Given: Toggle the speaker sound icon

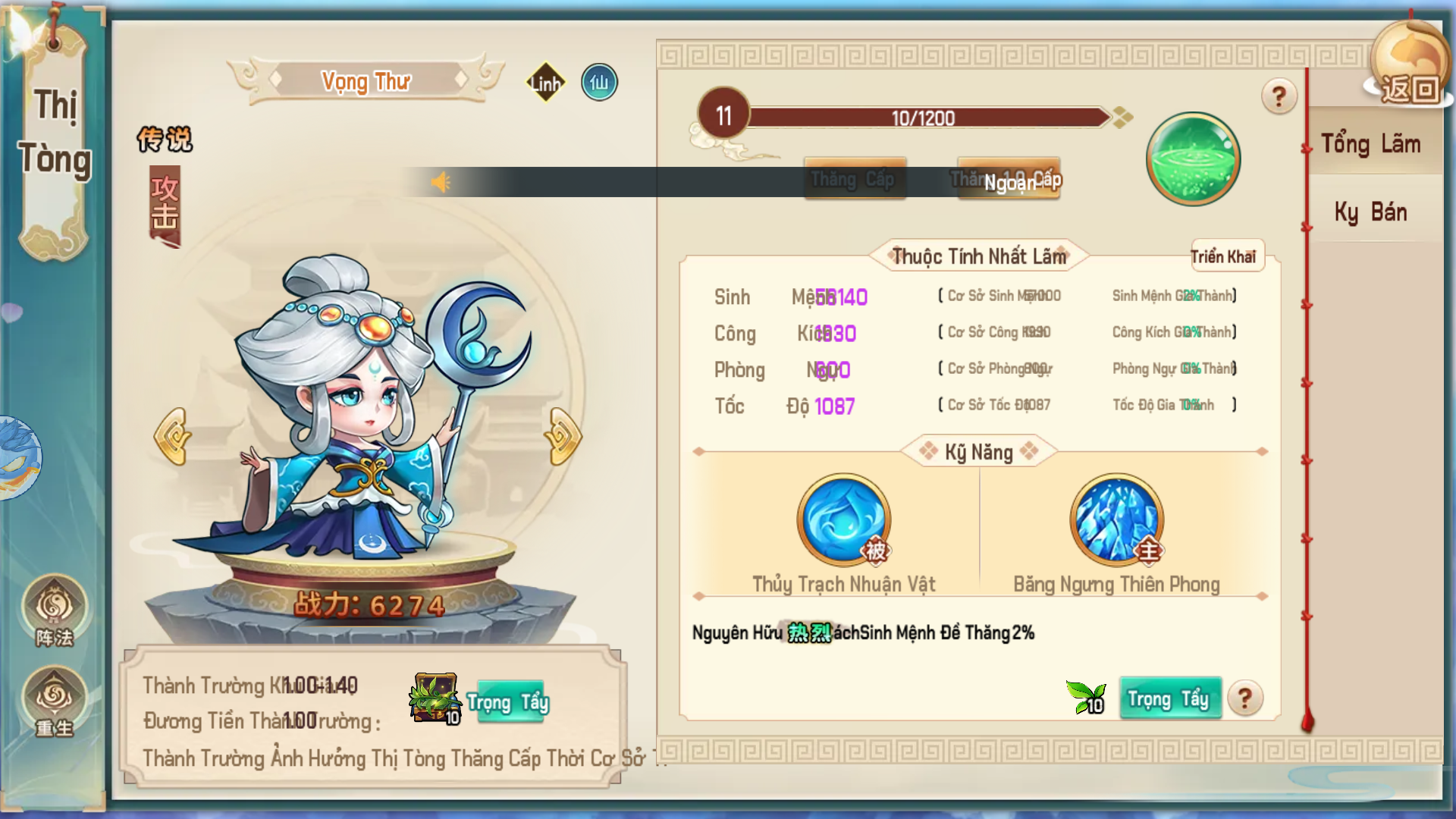Looking at the screenshot, I should pyautogui.click(x=440, y=182).
